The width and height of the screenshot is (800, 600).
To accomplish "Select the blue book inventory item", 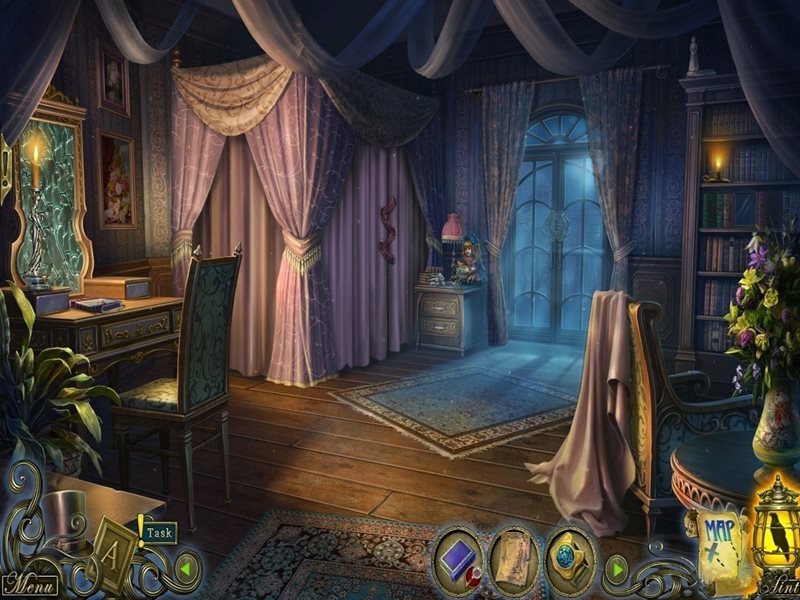I will (x=458, y=556).
